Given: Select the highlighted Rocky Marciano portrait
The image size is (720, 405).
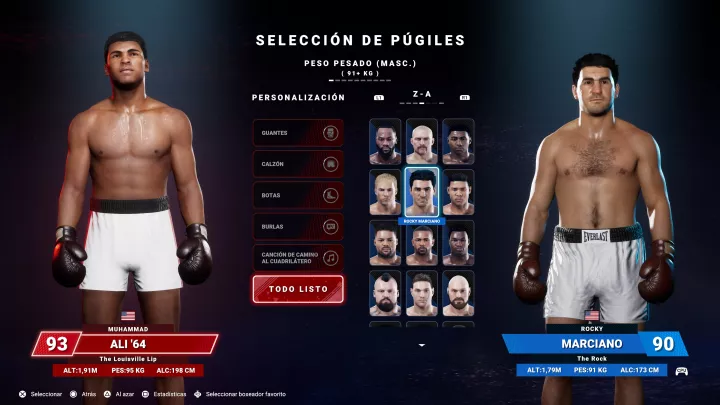Looking at the screenshot, I should [x=422, y=192].
